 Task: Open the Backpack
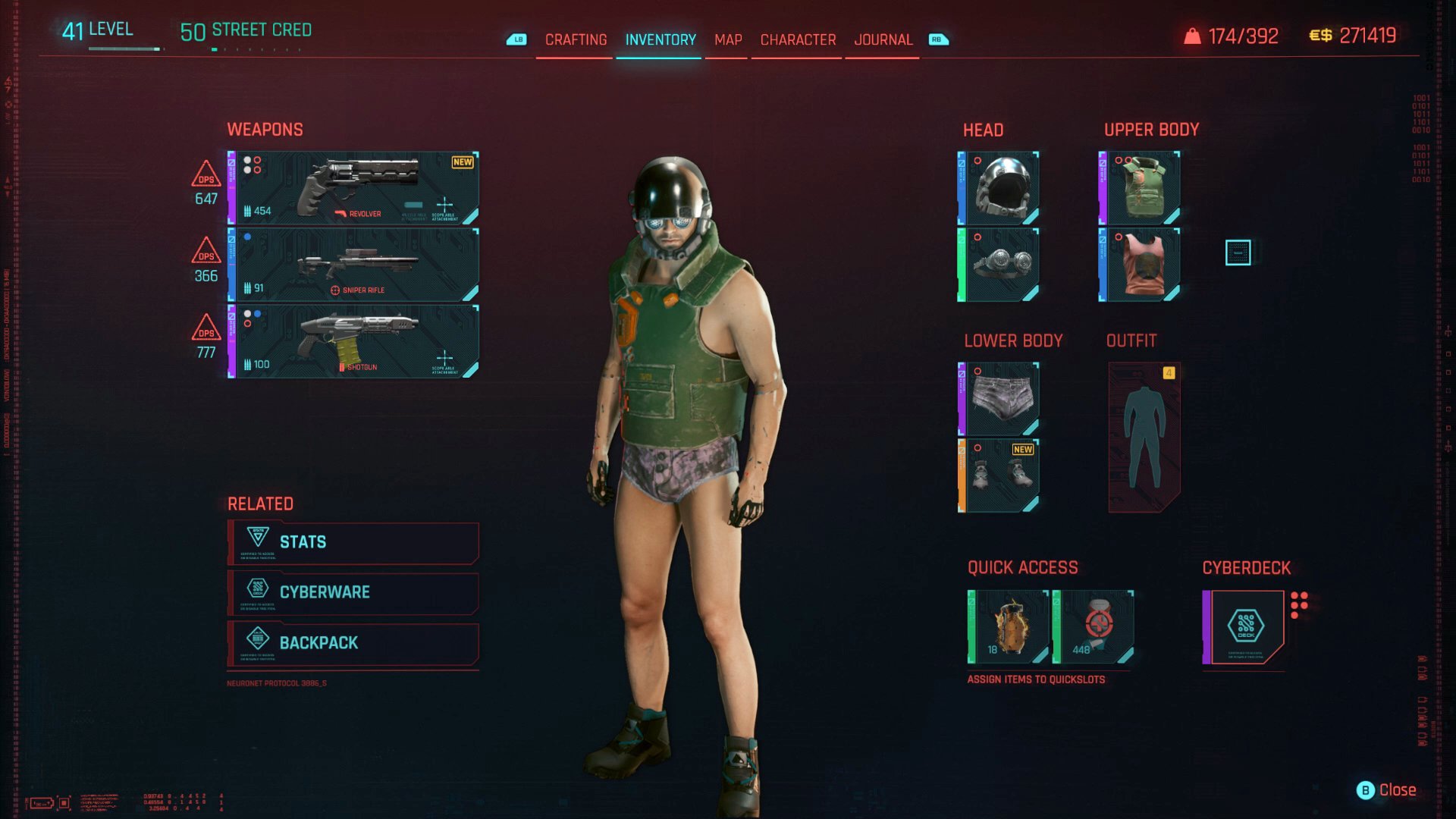coord(353,643)
